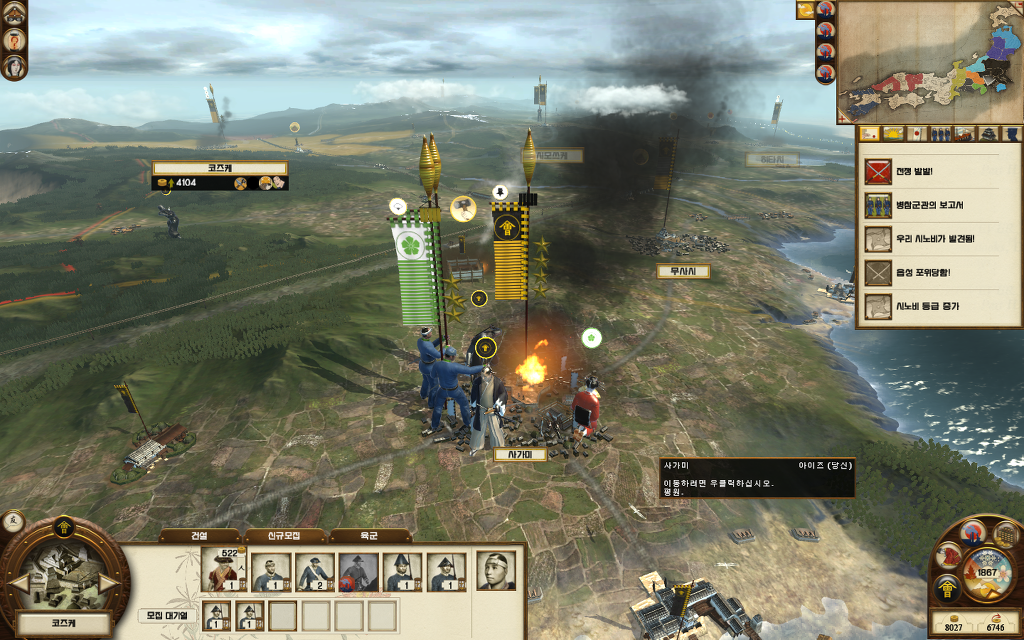
Task: Click the Japan campaign minimap
Action: [929, 60]
